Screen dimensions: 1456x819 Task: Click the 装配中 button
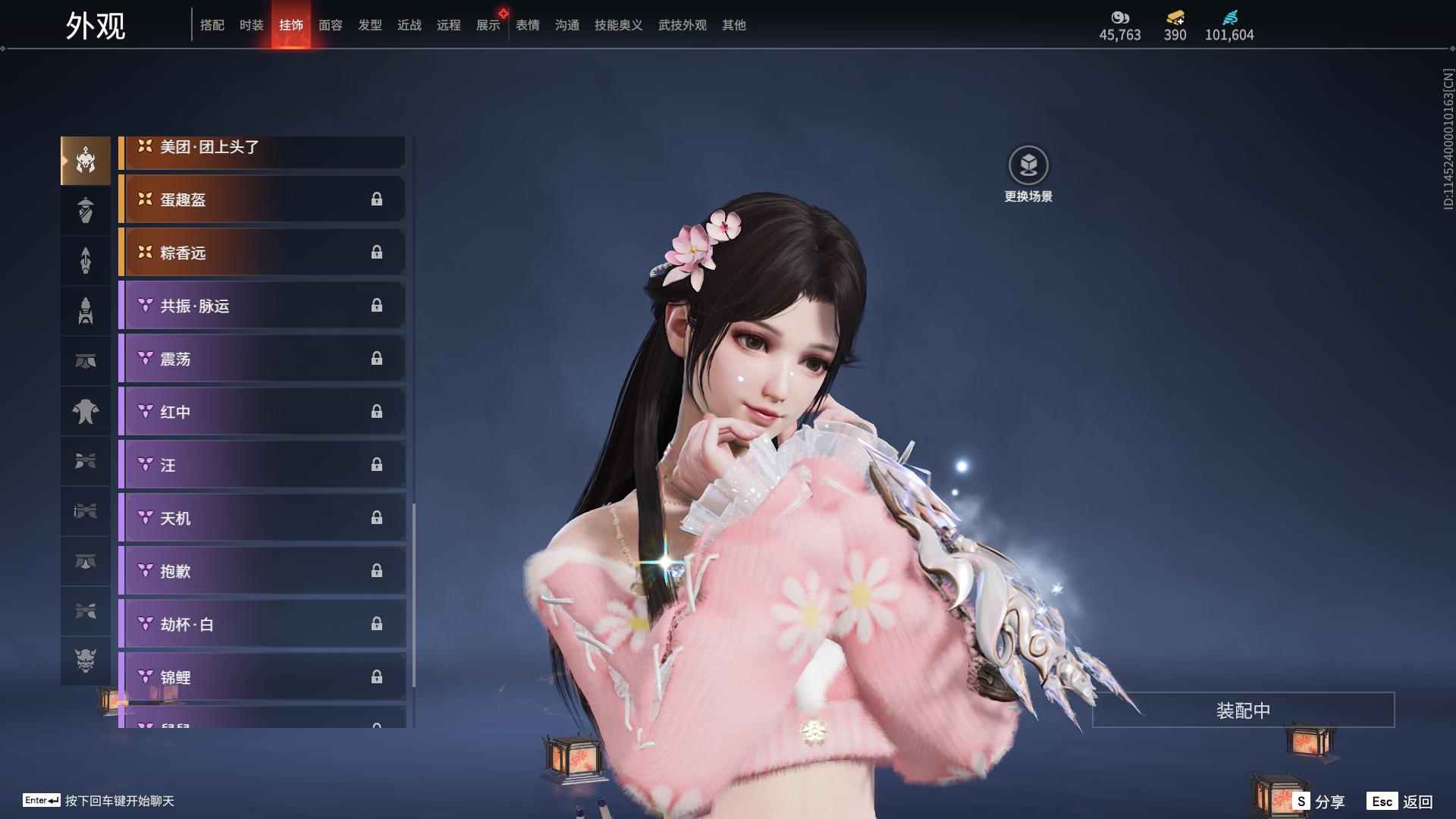[x=1241, y=710]
